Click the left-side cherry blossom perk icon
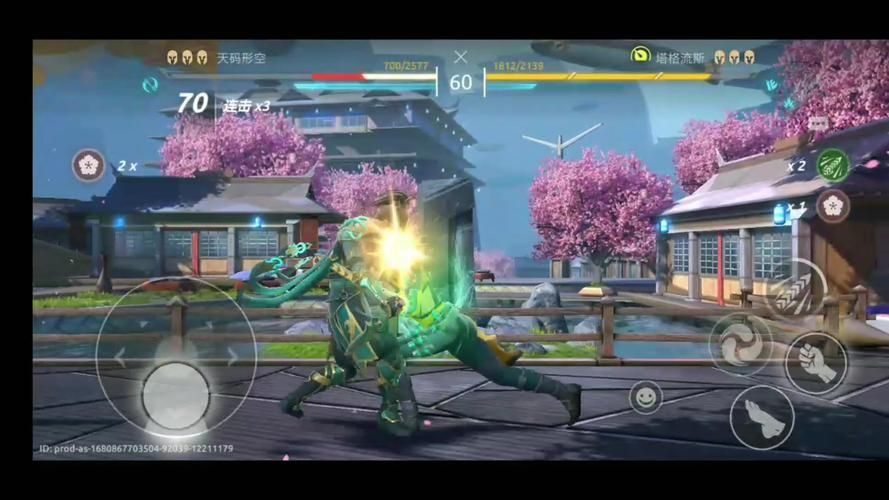Image resolution: width=889 pixels, height=500 pixels. pyautogui.click(x=89, y=165)
